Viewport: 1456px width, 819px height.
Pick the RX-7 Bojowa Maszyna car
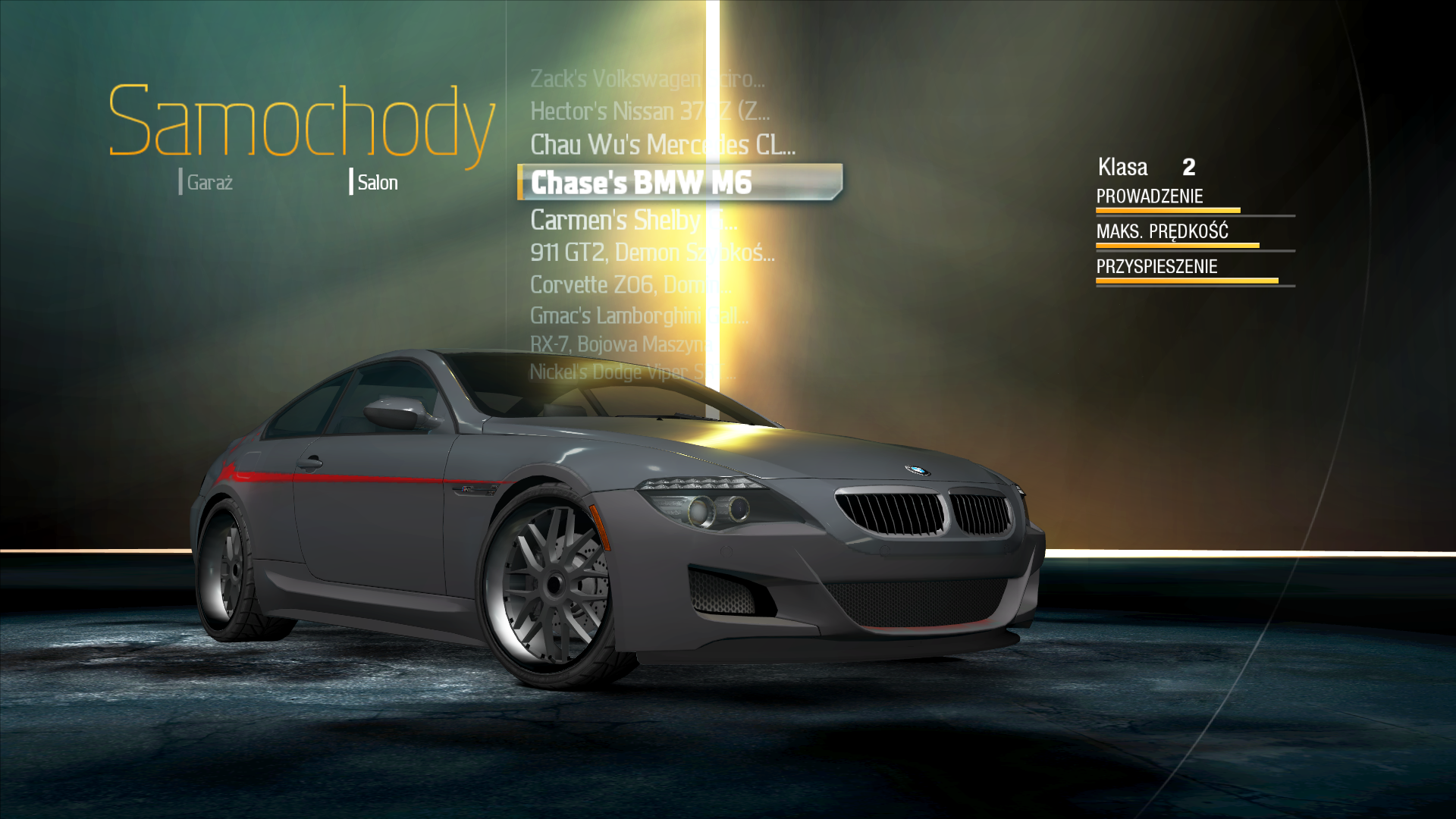(618, 344)
